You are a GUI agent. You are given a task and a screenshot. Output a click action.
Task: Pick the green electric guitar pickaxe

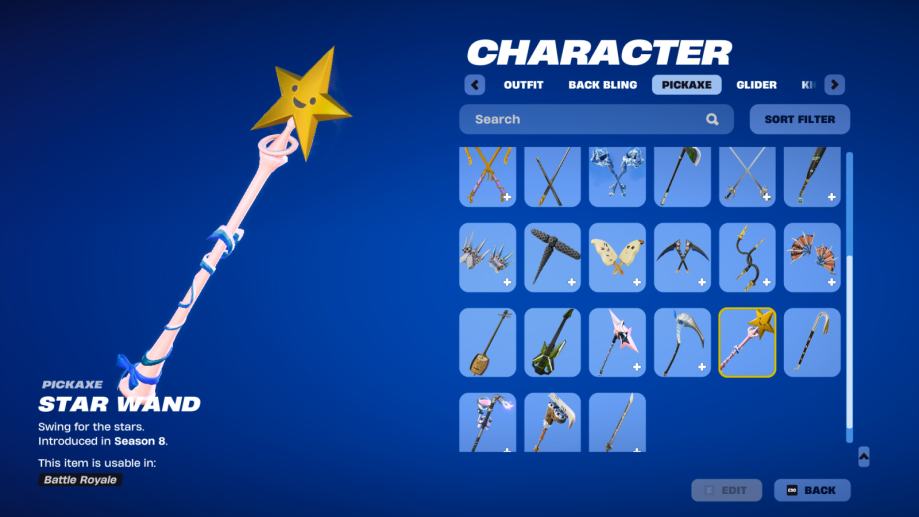pyautogui.click(x=552, y=342)
